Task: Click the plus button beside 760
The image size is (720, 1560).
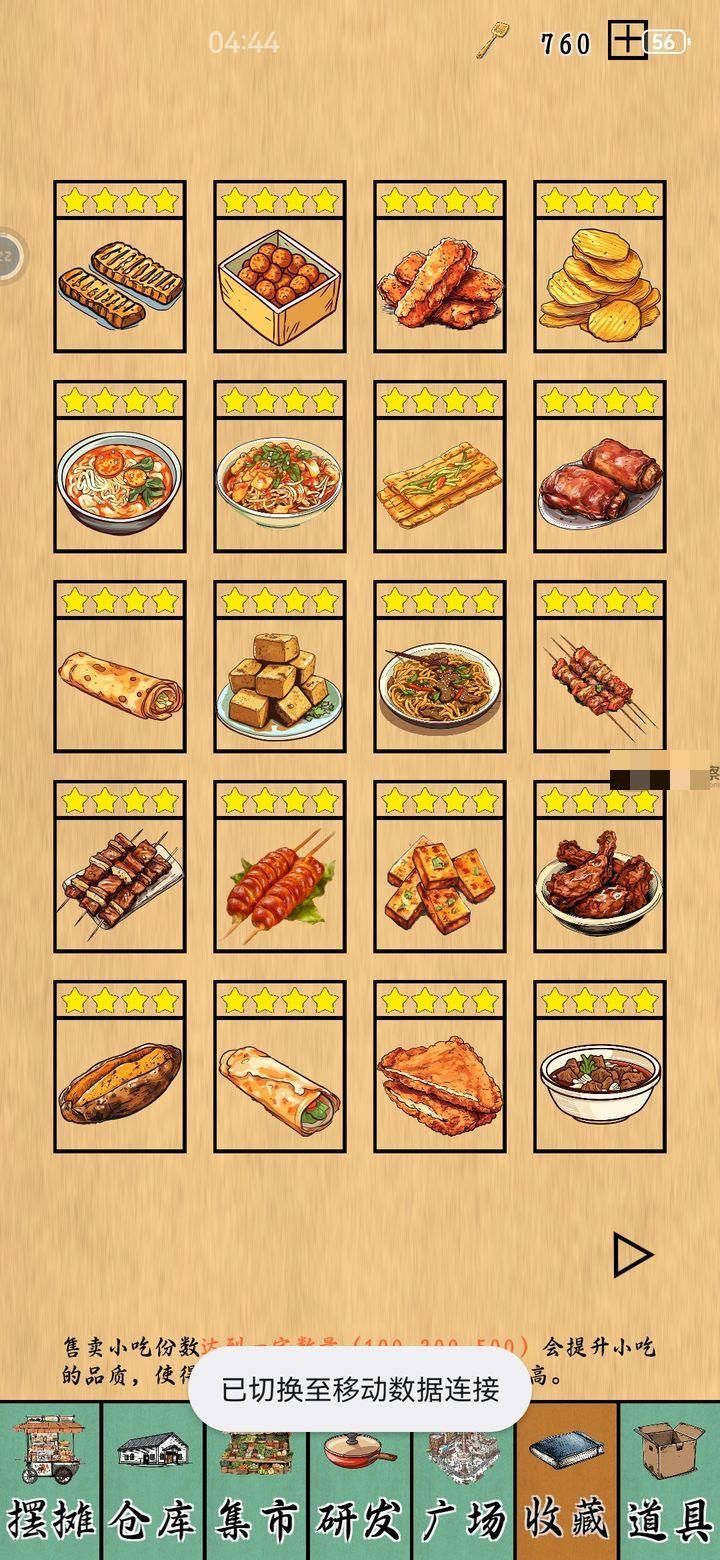Action: coord(627,41)
